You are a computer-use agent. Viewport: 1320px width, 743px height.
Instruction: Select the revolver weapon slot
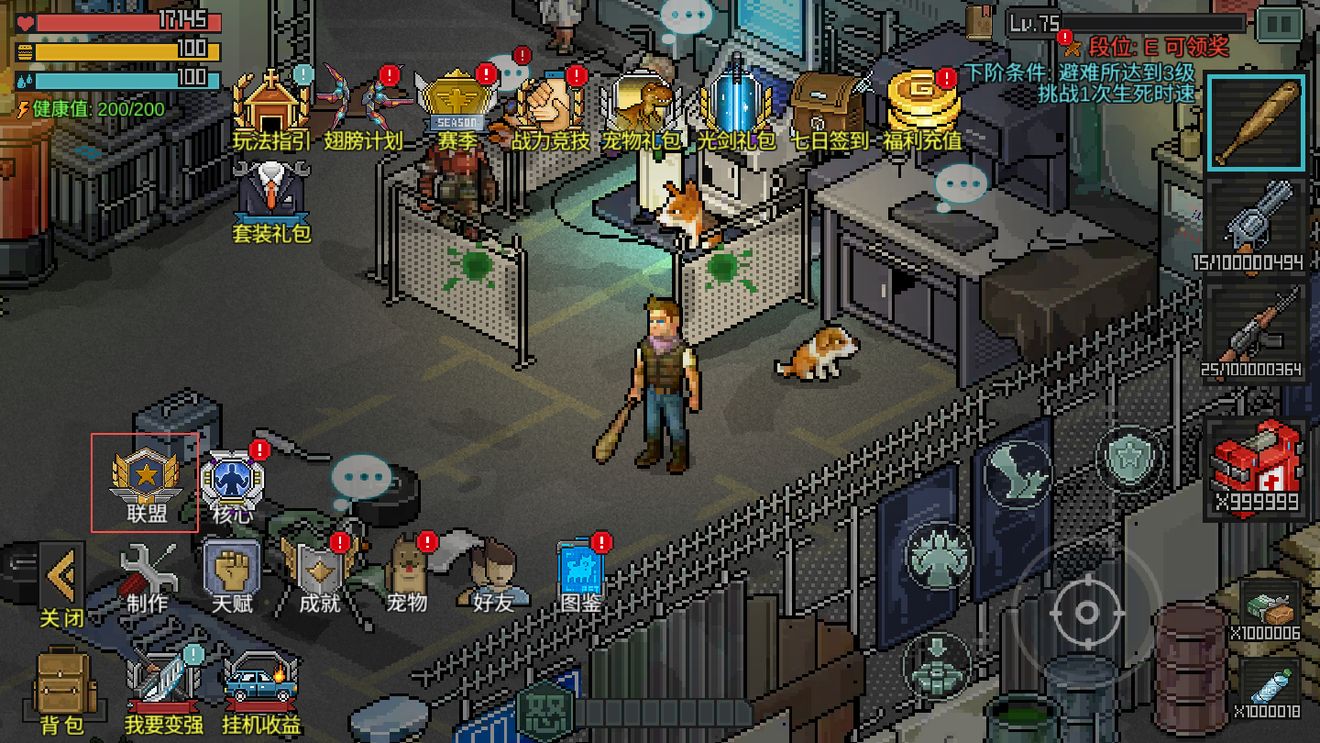point(1255,226)
